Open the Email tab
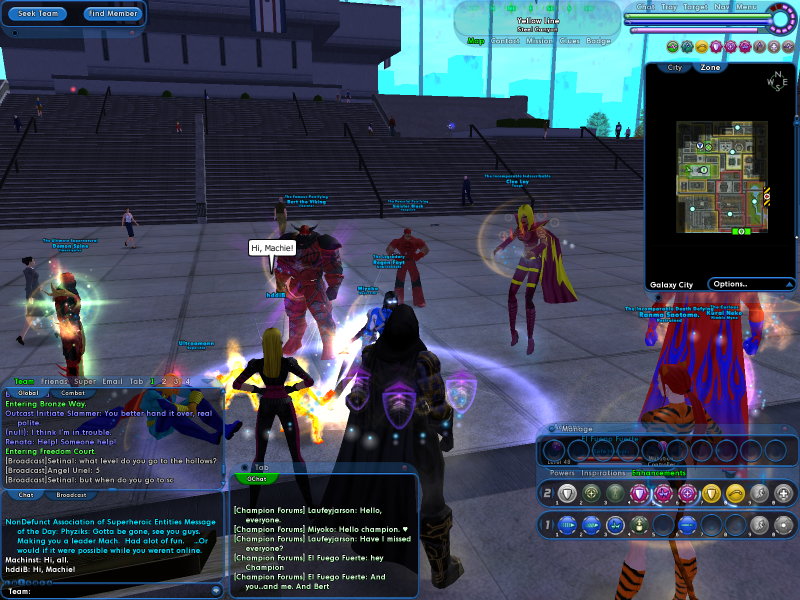The image size is (800, 600). coord(112,381)
